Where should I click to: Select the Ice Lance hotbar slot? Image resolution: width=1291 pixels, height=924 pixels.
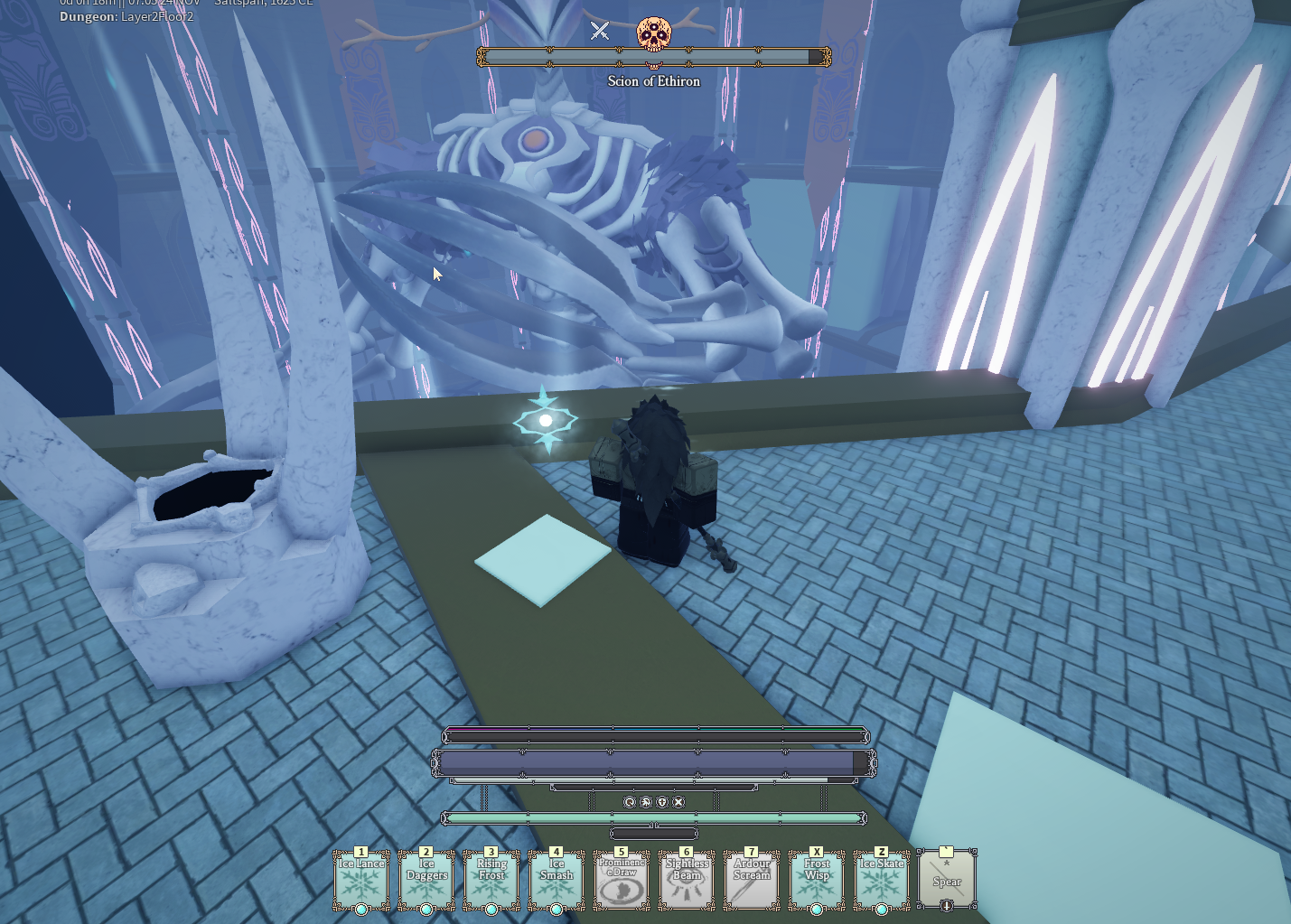(361, 881)
